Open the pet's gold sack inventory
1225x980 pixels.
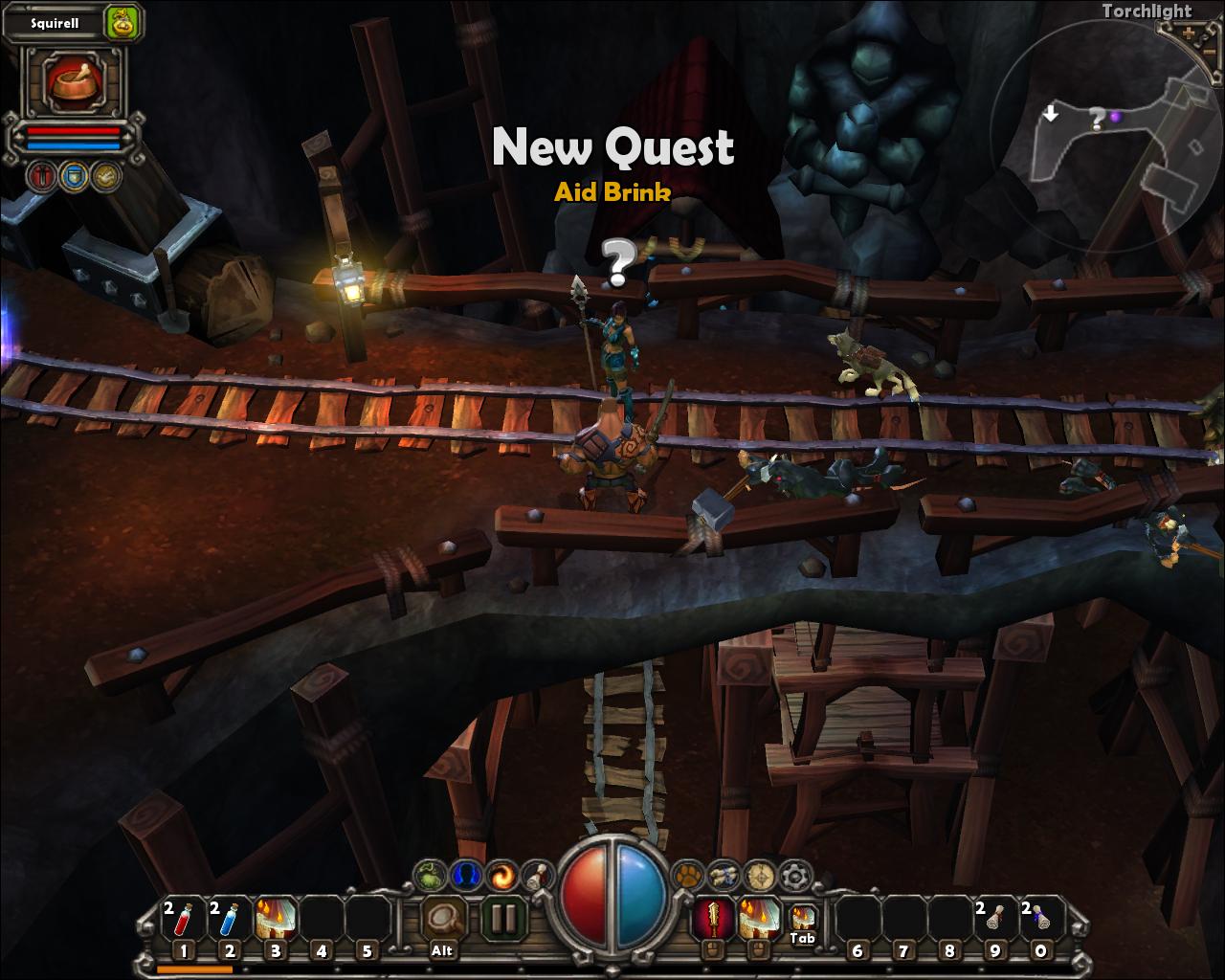pos(121,22)
